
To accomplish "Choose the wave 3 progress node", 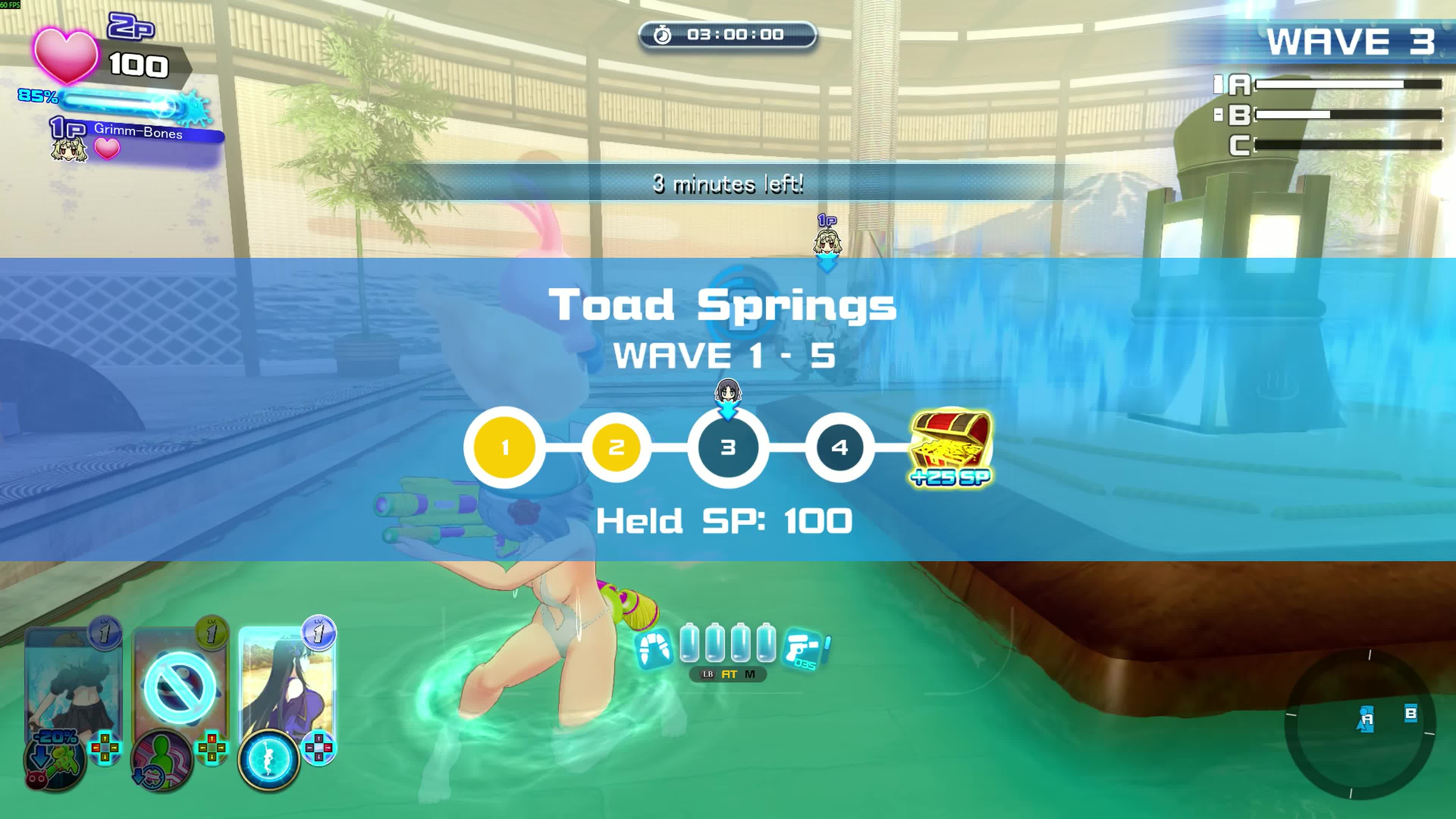I will (728, 448).
